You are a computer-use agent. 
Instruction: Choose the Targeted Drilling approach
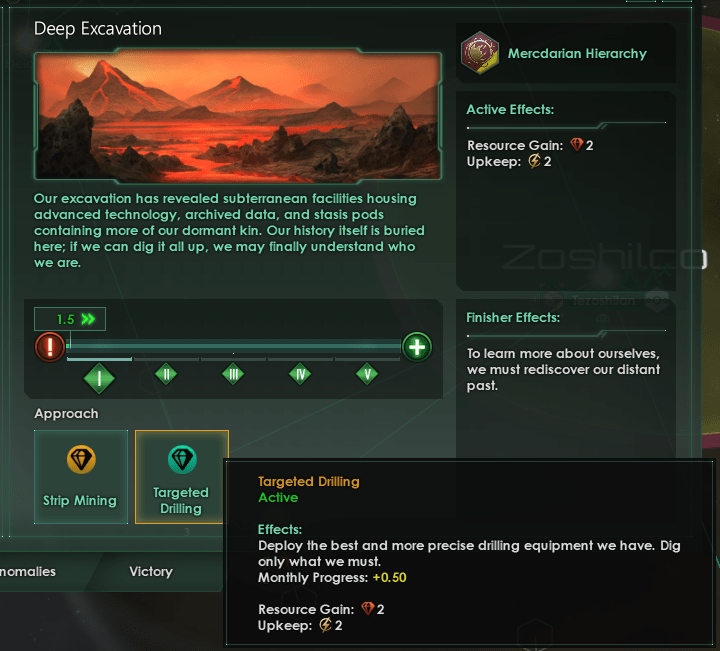pyautogui.click(x=181, y=476)
